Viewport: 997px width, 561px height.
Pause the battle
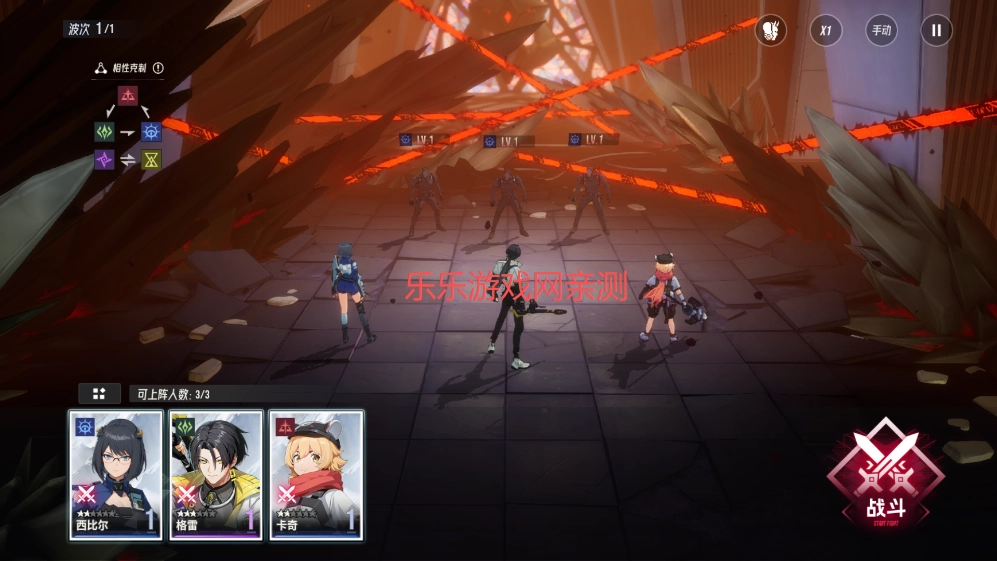(936, 30)
